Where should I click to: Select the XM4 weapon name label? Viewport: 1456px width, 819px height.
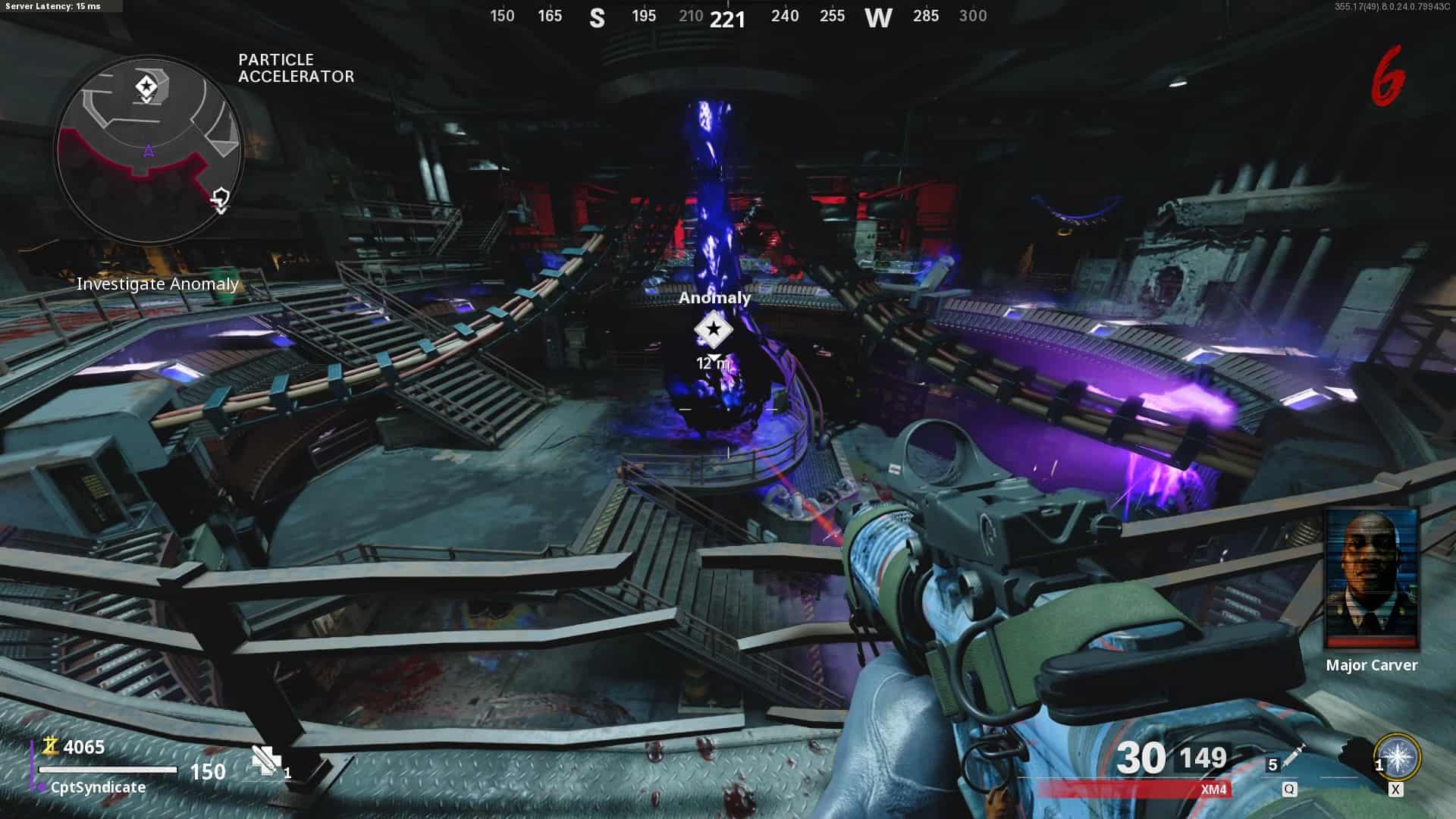click(1213, 789)
